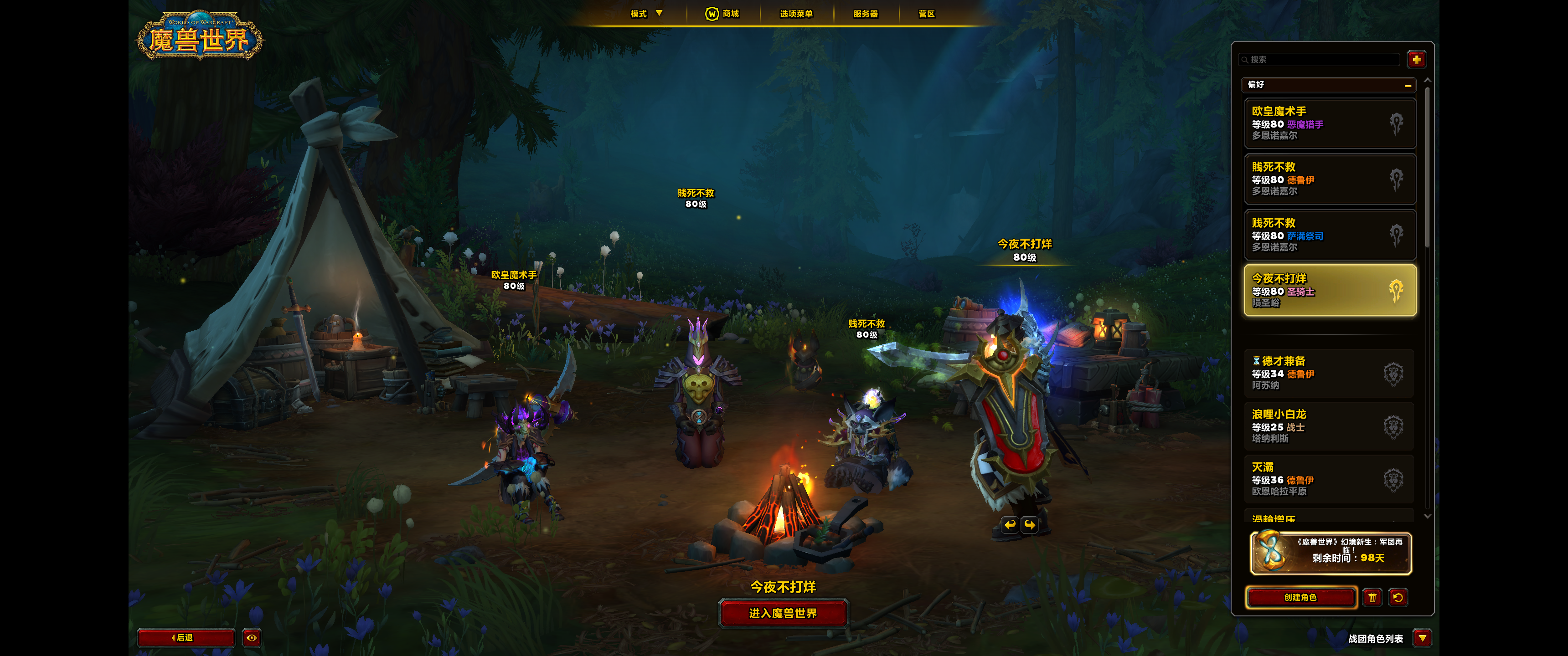Go back with the 后退 button

(x=185, y=638)
